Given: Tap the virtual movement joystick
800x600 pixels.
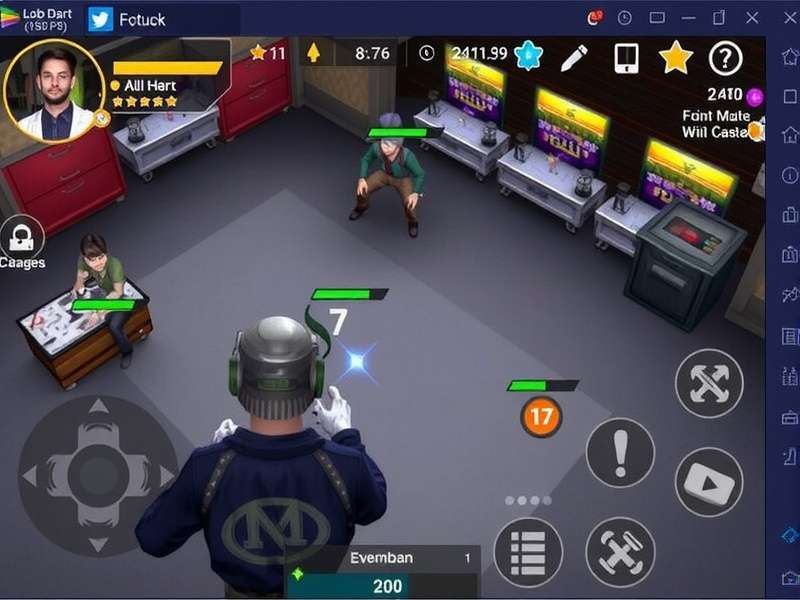Looking at the screenshot, I should coord(97,474).
